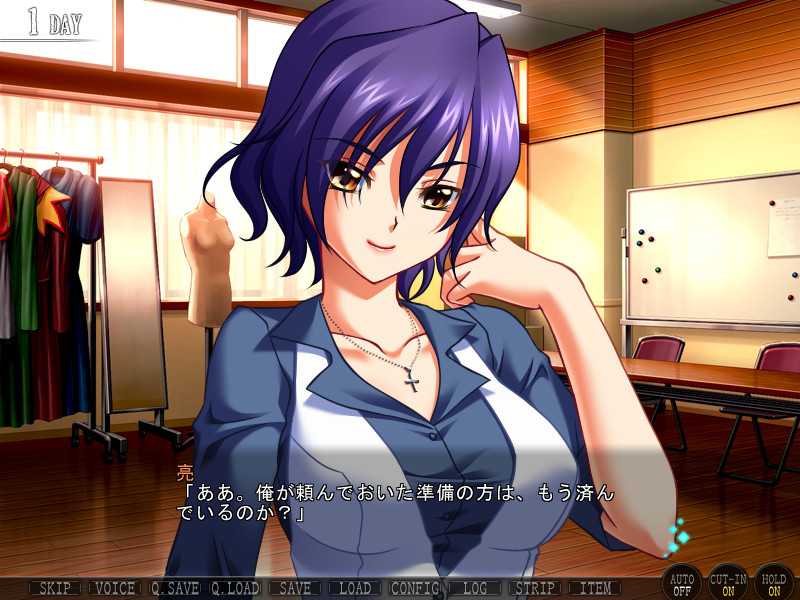Viewport: 800px width, 600px height.
Task: Open the ITEM menu
Action: click(595, 588)
